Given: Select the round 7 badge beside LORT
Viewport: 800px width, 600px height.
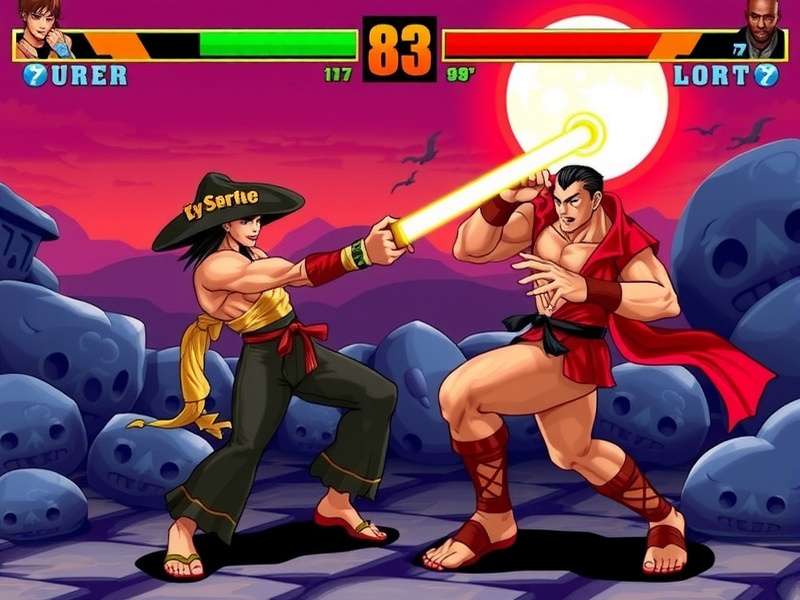Looking at the screenshot, I should pyautogui.click(x=766, y=75).
